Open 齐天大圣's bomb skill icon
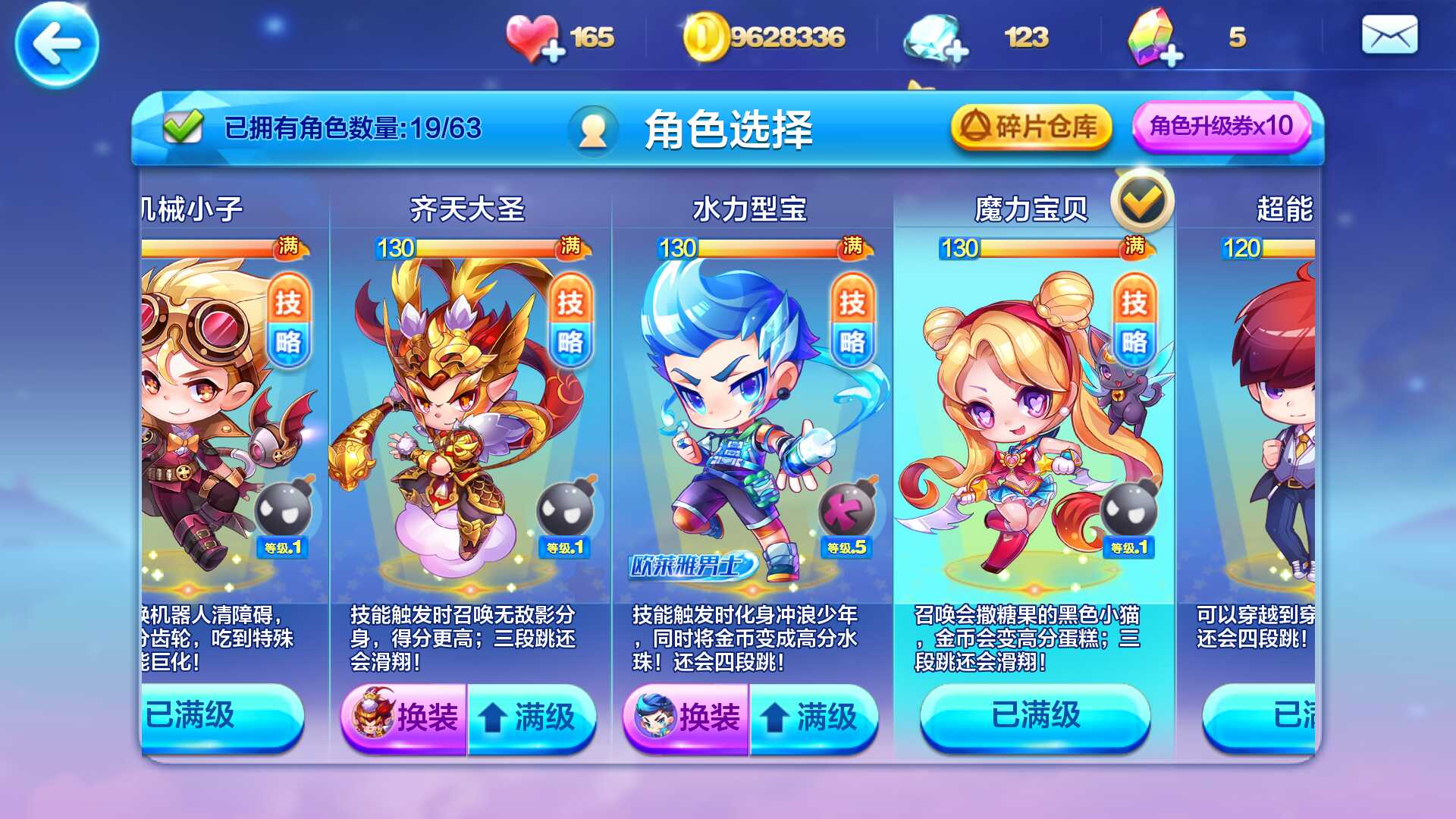This screenshot has height=819, width=1456. point(566,508)
